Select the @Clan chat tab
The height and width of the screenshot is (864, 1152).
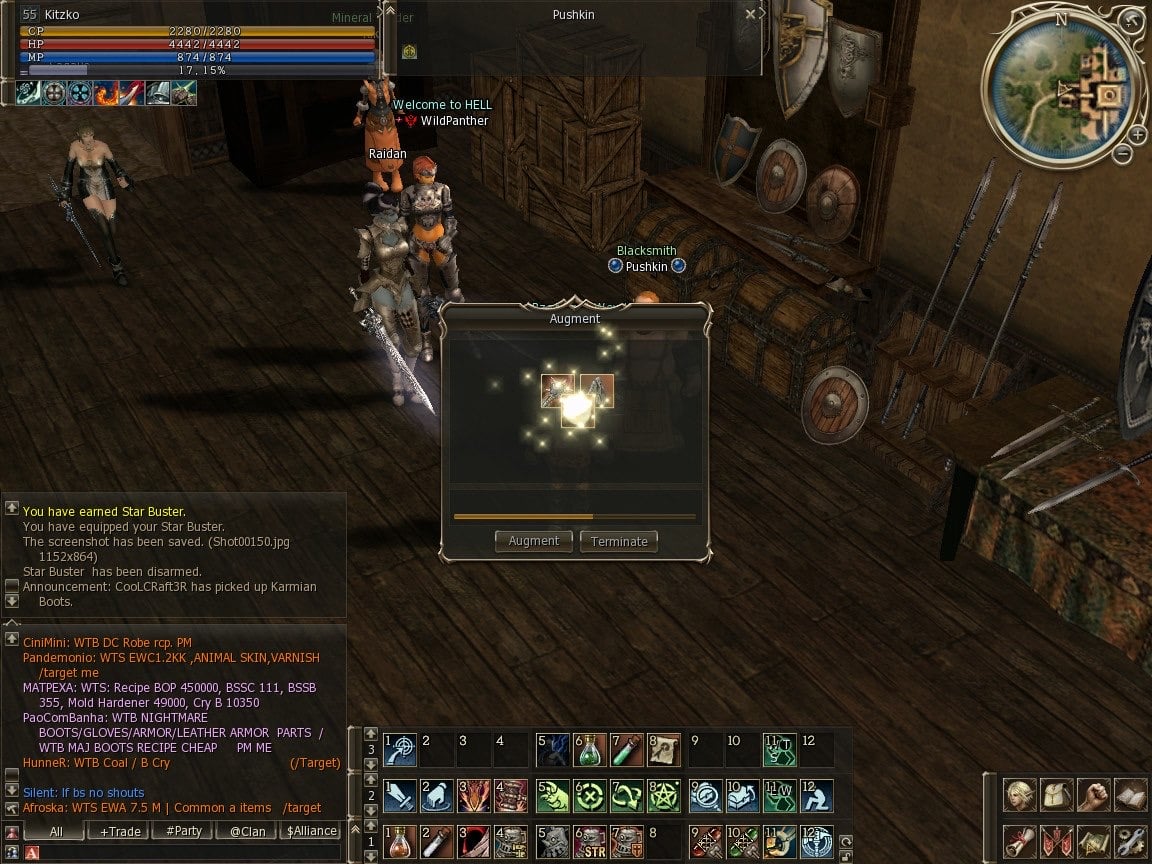pyautogui.click(x=247, y=831)
